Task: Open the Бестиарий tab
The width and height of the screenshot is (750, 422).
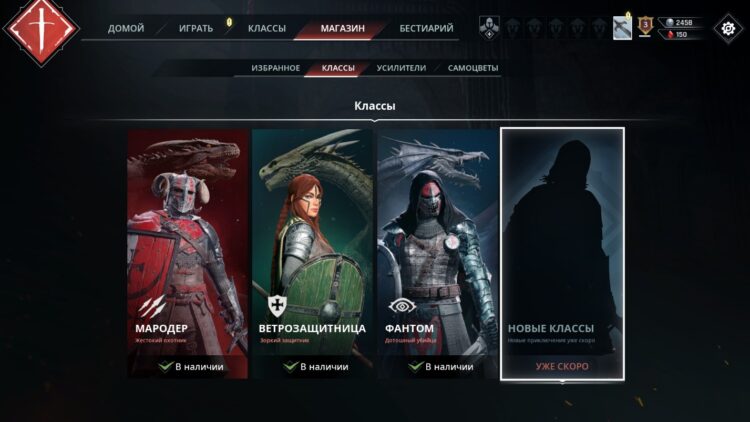Action: click(x=426, y=28)
